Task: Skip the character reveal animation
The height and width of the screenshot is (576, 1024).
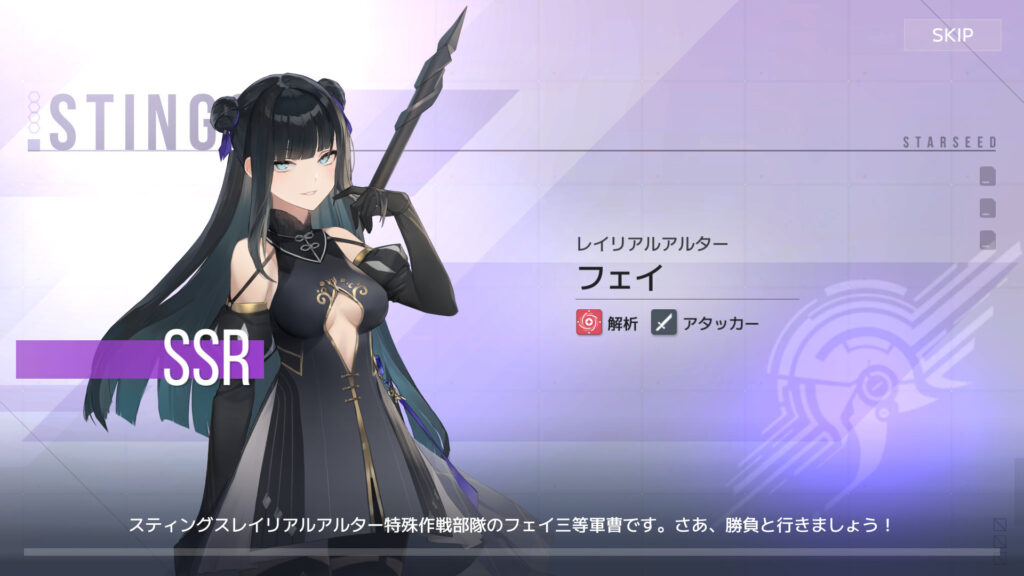Action: point(951,36)
